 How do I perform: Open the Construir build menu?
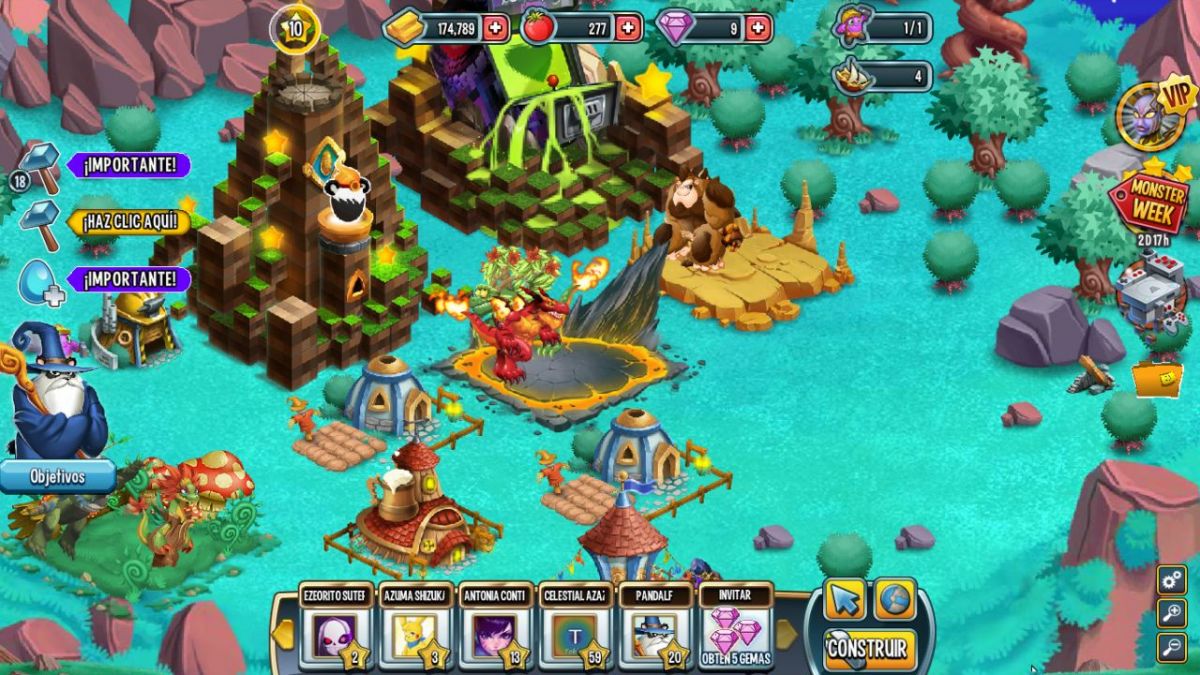(x=868, y=648)
